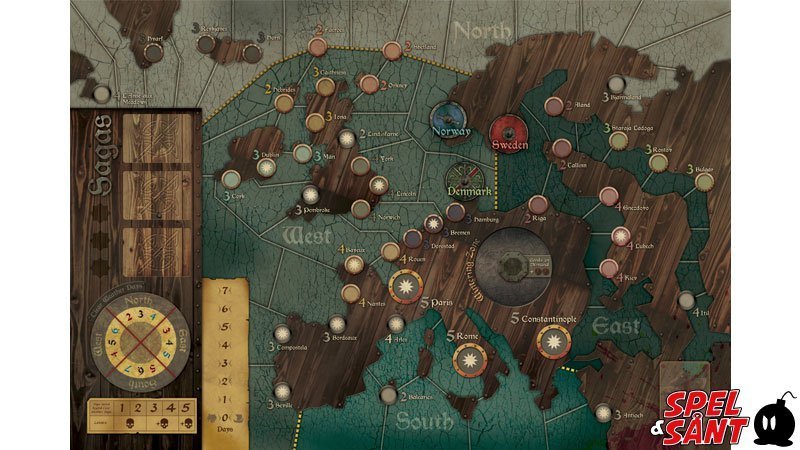Choose the Lincoln town marker
The height and width of the screenshot is (450, 800).
378,185
